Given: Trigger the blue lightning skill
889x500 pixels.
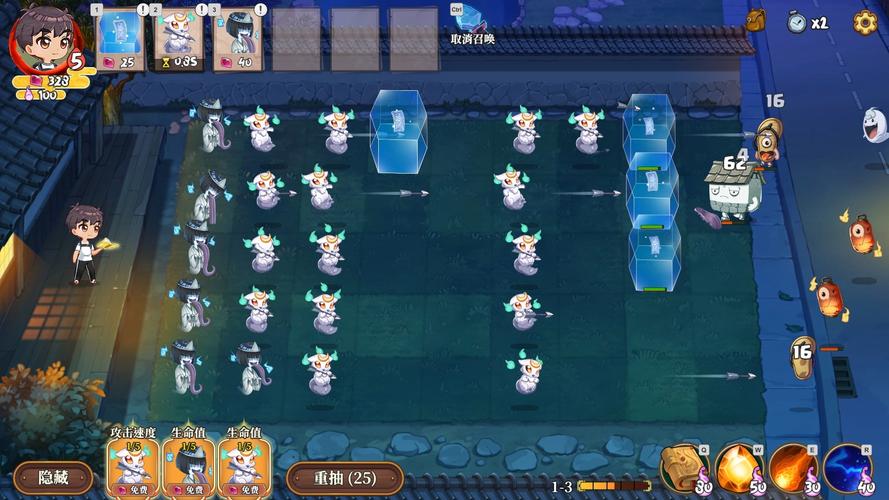Looking at the screenshot, I should 847,468.
